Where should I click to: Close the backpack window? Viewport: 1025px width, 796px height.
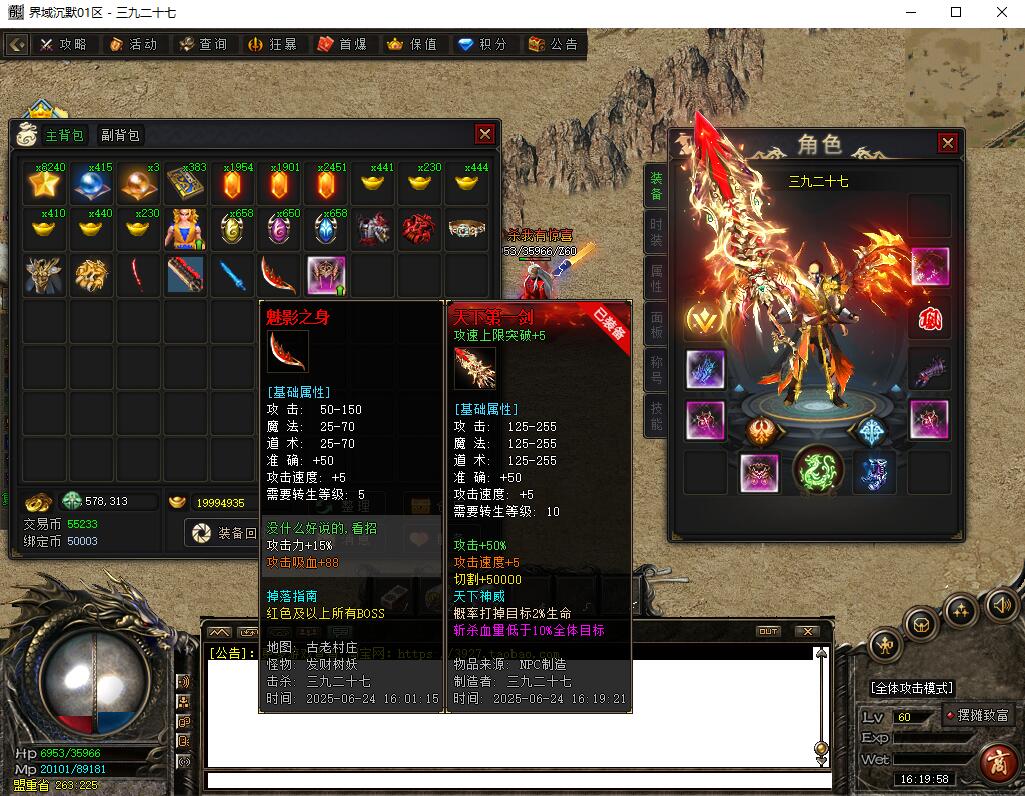pyautogui.click(x=484, y=134)
